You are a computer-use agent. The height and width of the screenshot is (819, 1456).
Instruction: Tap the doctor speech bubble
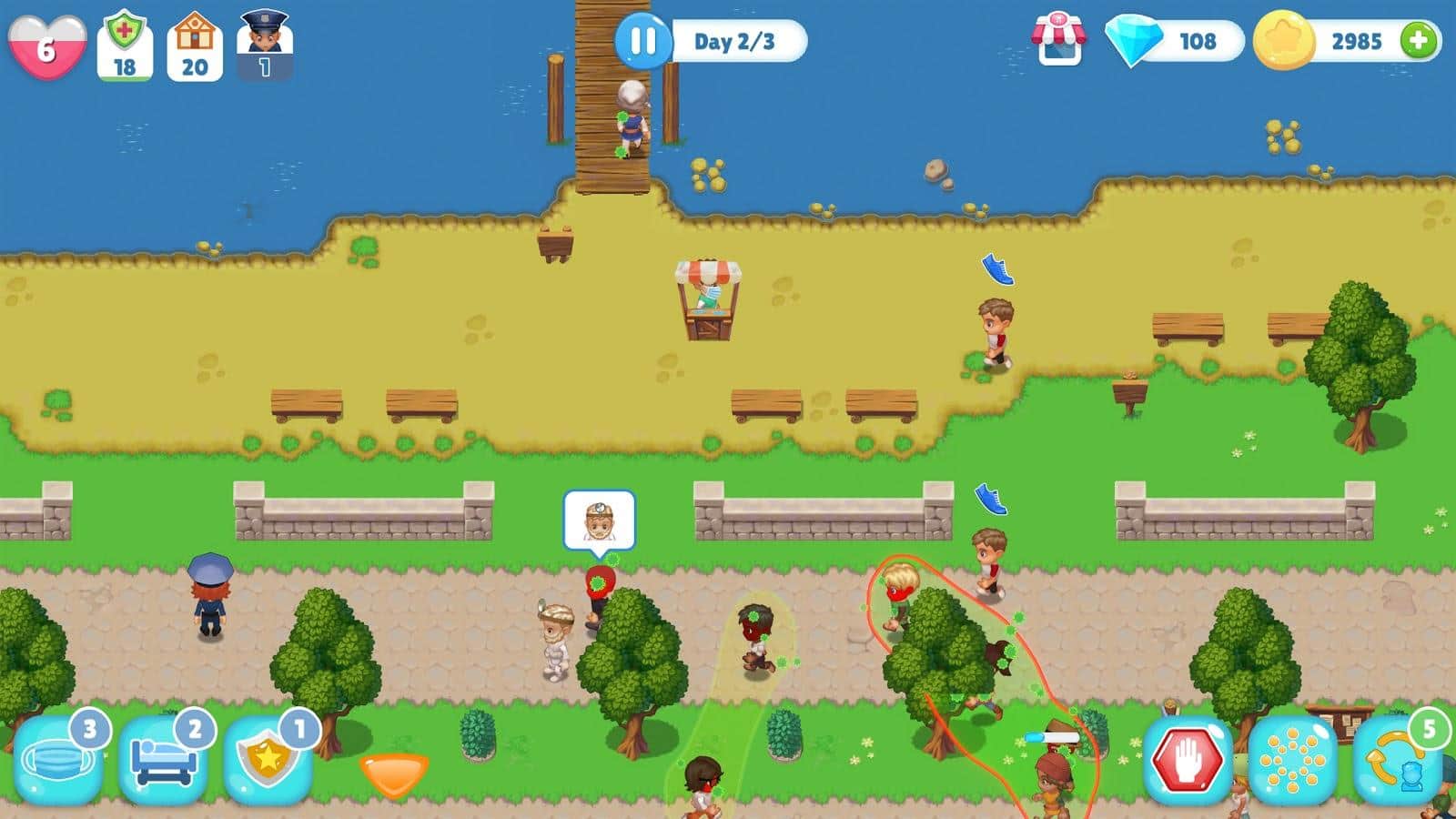[598, 521]
